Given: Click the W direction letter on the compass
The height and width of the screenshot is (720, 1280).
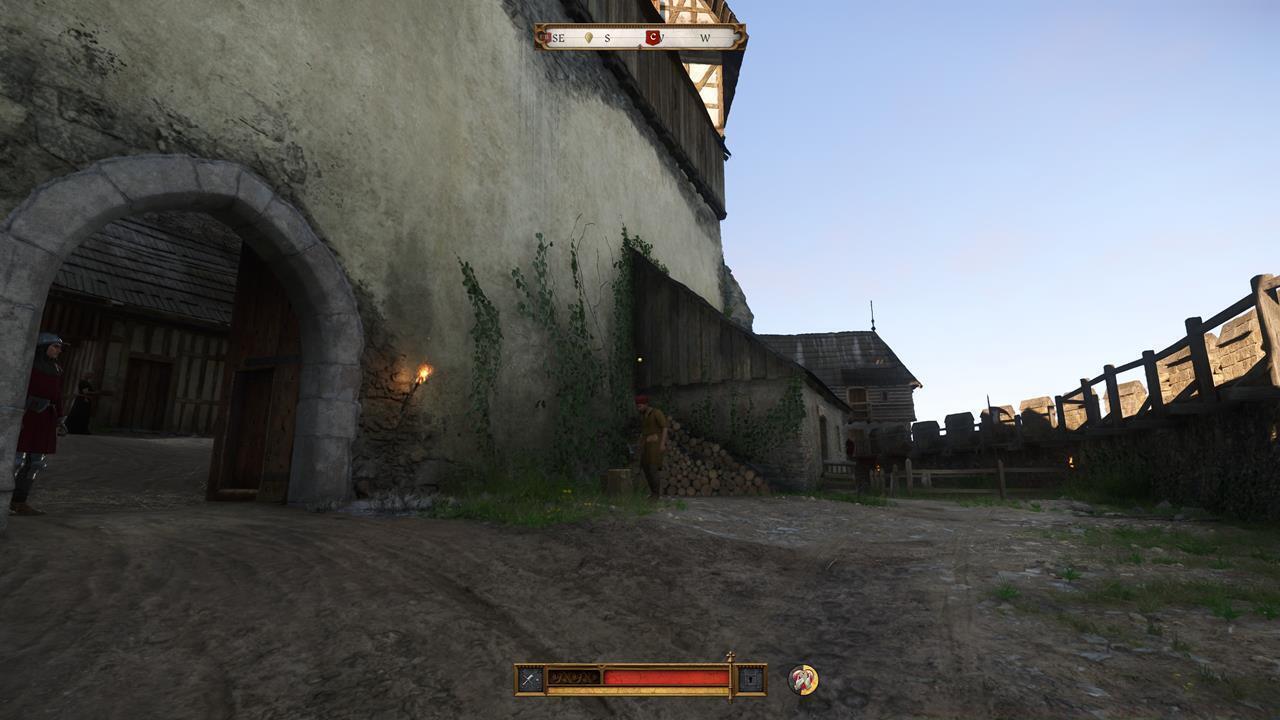Looking at the screenshot, I should click(705, 37).
